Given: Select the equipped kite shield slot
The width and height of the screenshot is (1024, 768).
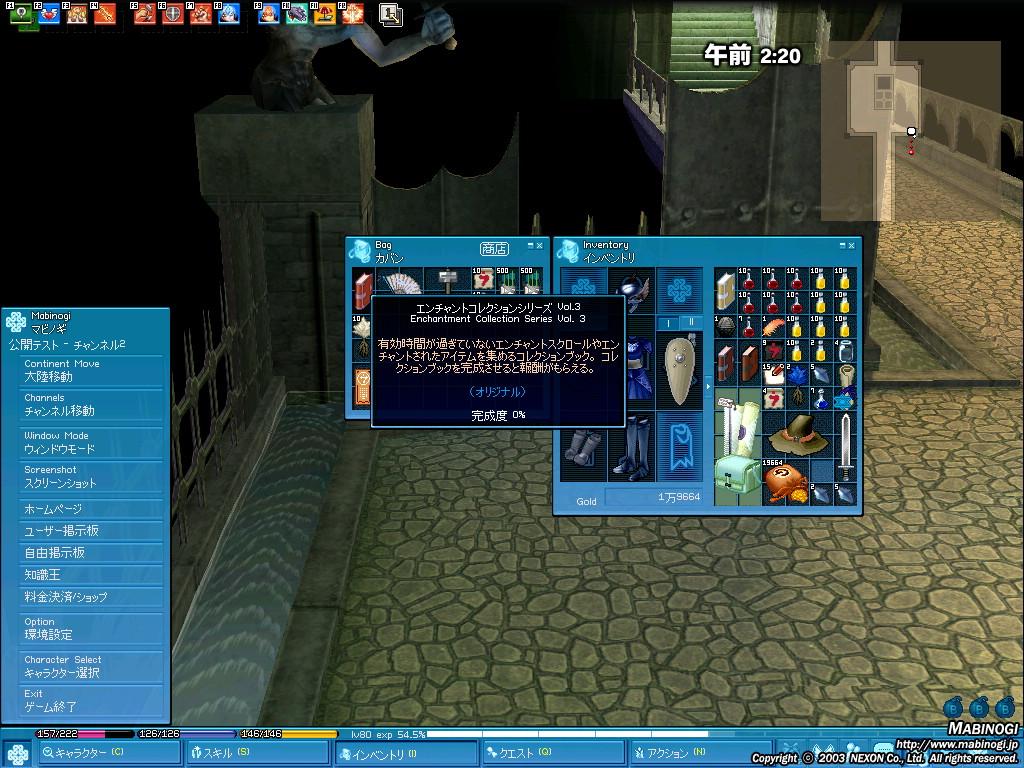Looking at the screenshot, I should pos(682,371).
